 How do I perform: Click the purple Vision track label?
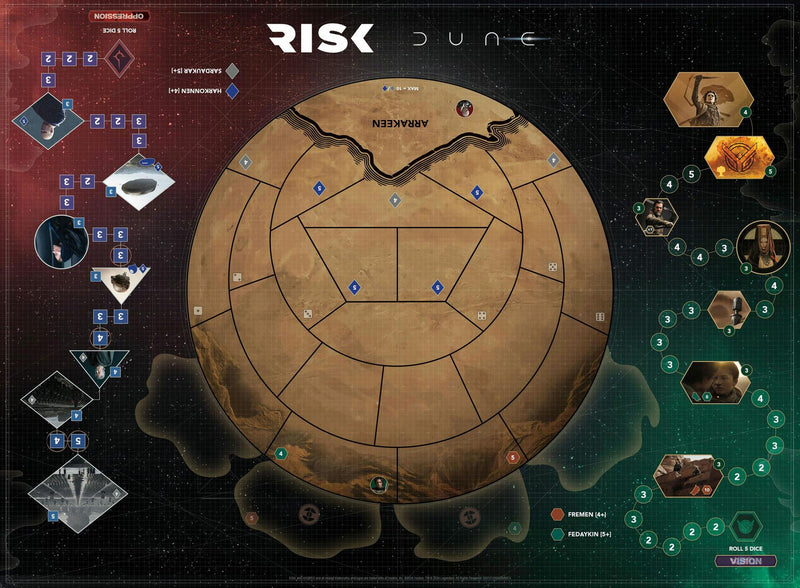point(745,561)
